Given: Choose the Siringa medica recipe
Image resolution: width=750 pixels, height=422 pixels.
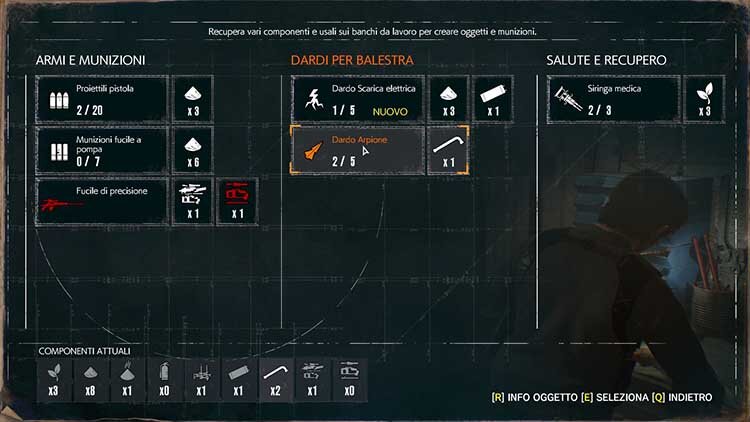Looking at the screenshot, I should coord(614,98).
